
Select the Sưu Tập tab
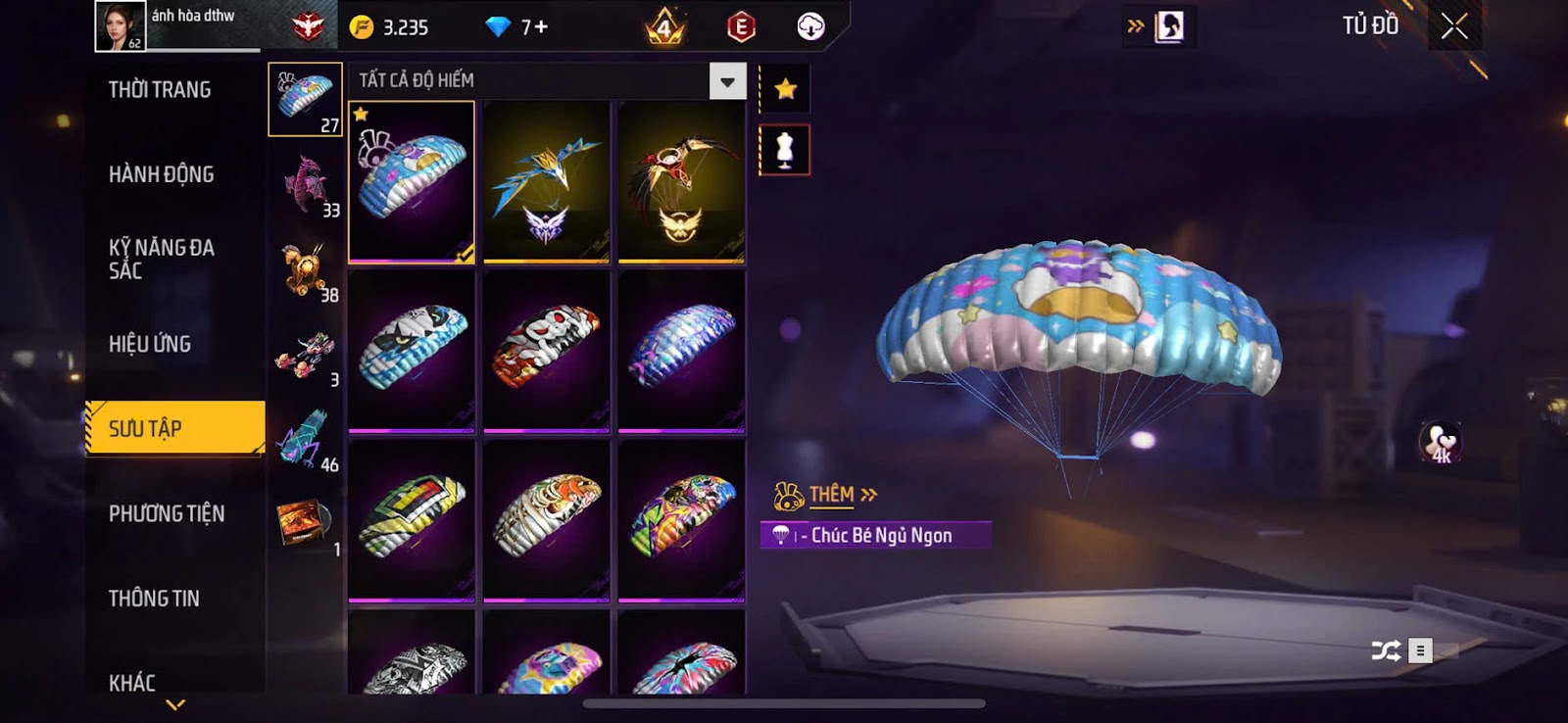point(174,428)
